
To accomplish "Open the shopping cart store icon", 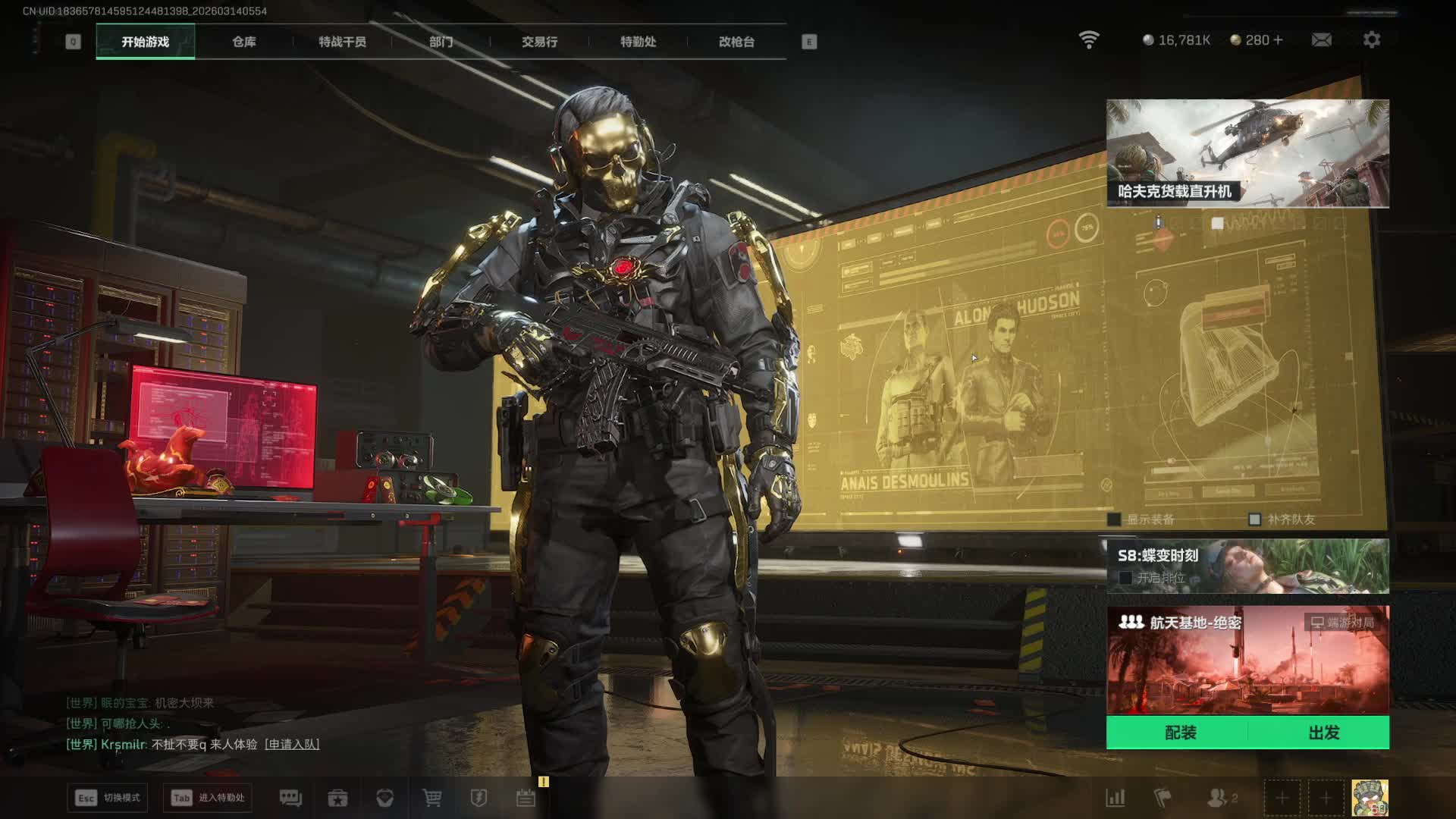I will (431, 798).
